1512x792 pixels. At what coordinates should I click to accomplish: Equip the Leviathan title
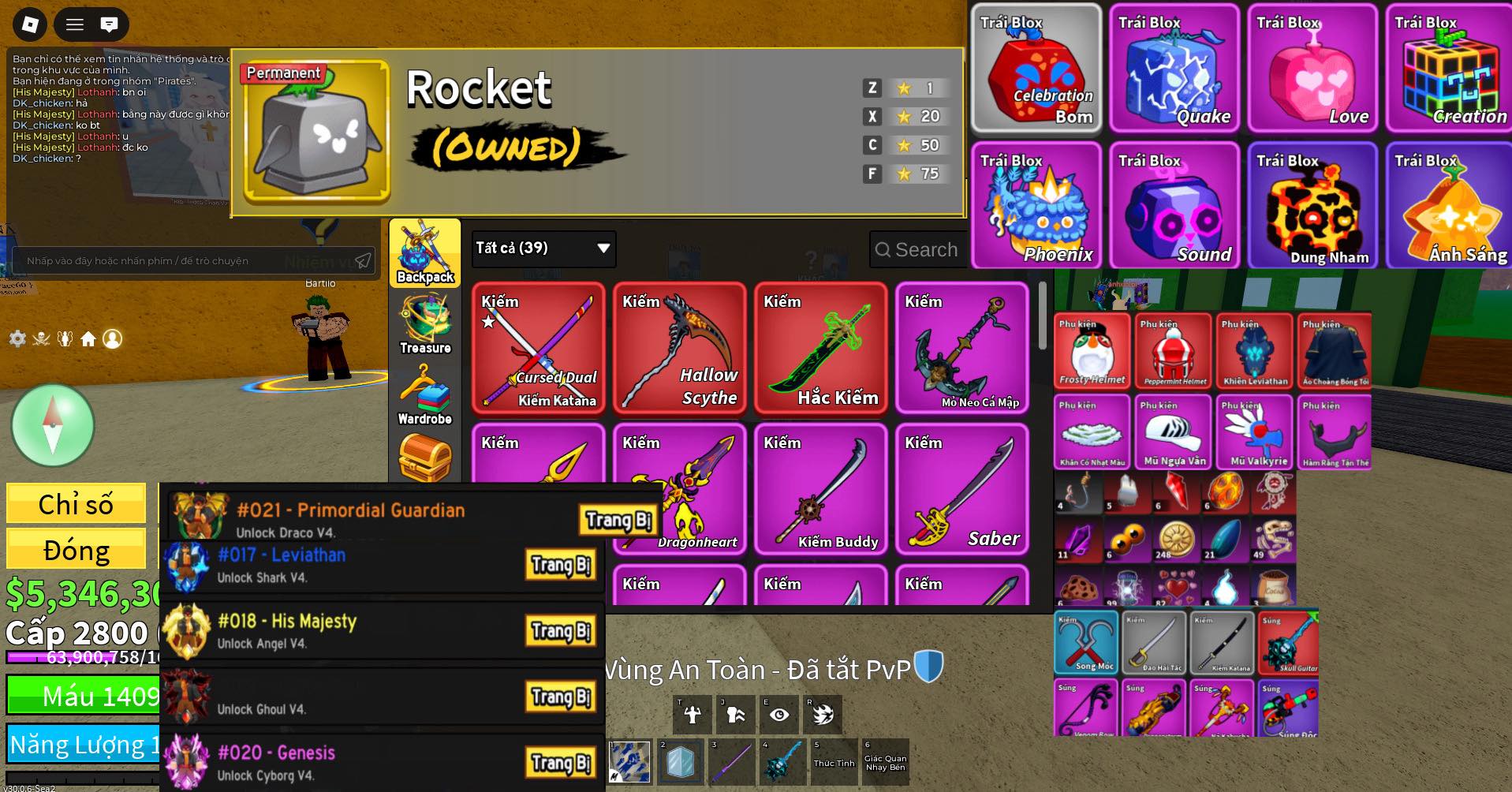tap(561, 565)
